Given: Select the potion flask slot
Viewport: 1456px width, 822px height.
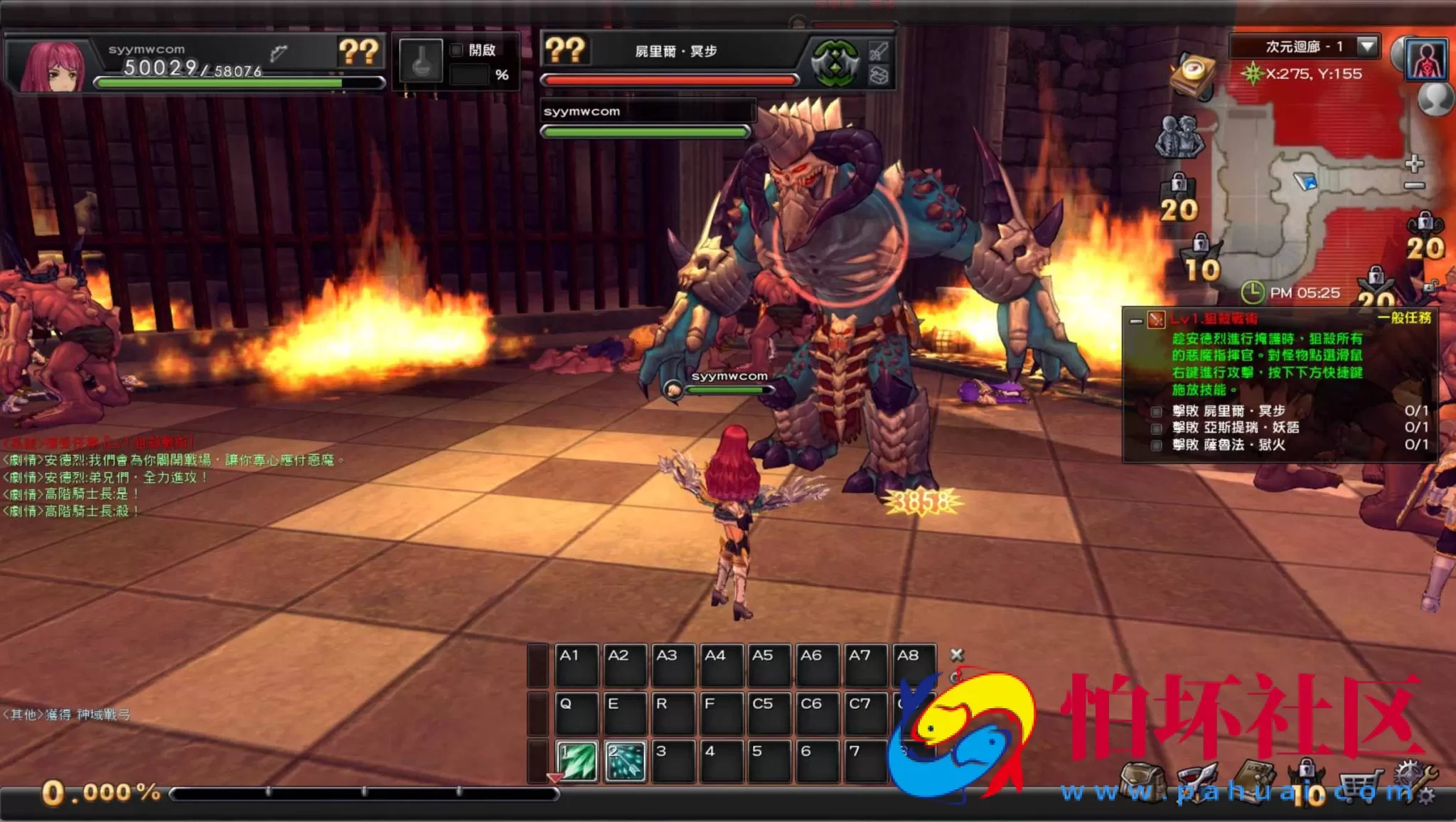Looking at the screenshot, I should pyautogui.click(x=421, y=61).
